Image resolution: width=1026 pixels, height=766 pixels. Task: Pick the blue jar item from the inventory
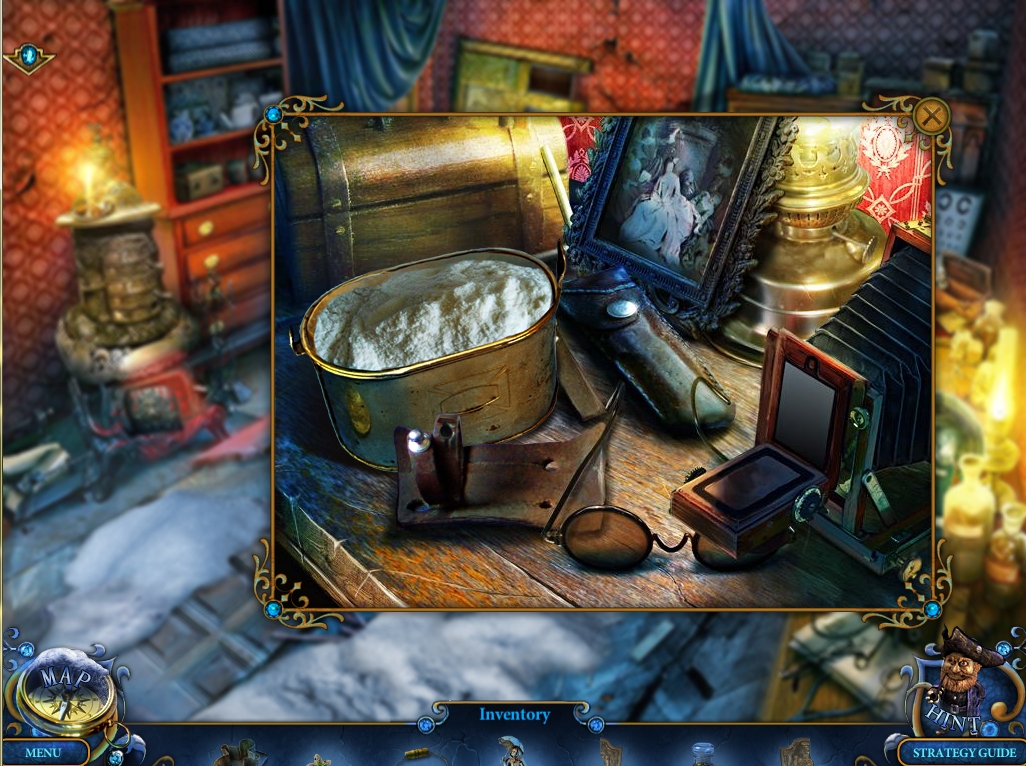[704, 754]
